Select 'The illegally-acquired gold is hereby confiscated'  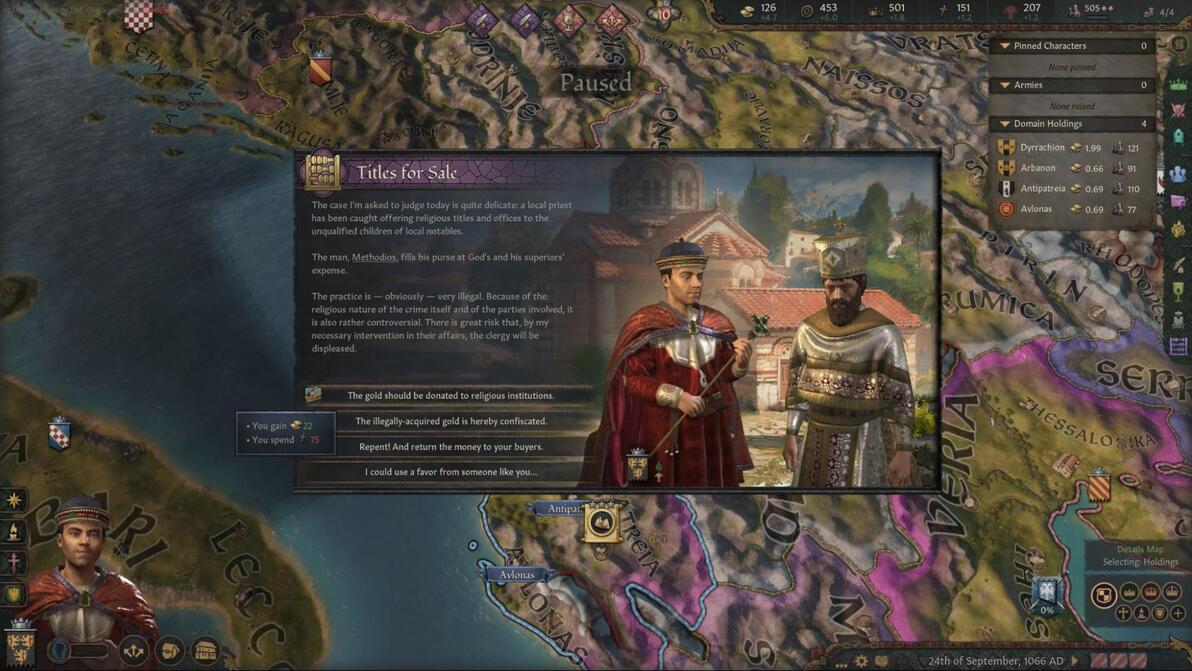pos(450,421)
